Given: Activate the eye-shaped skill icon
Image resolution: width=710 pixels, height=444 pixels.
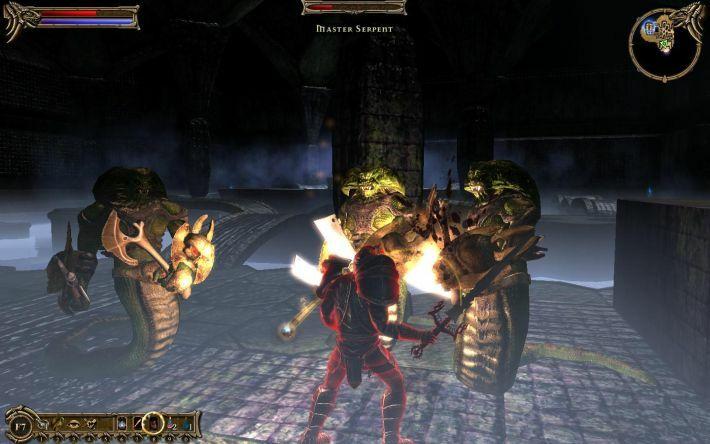Looking at the screenshot, I should [x=75, y=423].
